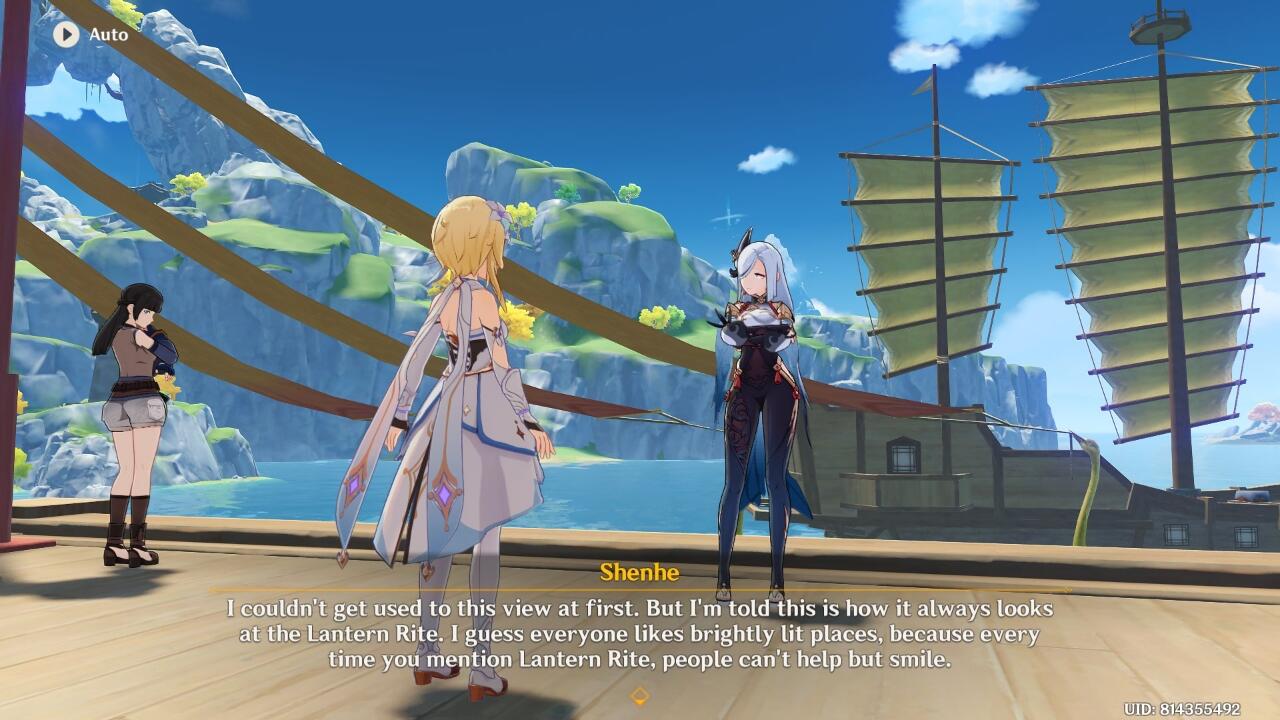Click the diamond continue dialogue indicator
The height and width of the screenshot is (720, 1280).
640,696
